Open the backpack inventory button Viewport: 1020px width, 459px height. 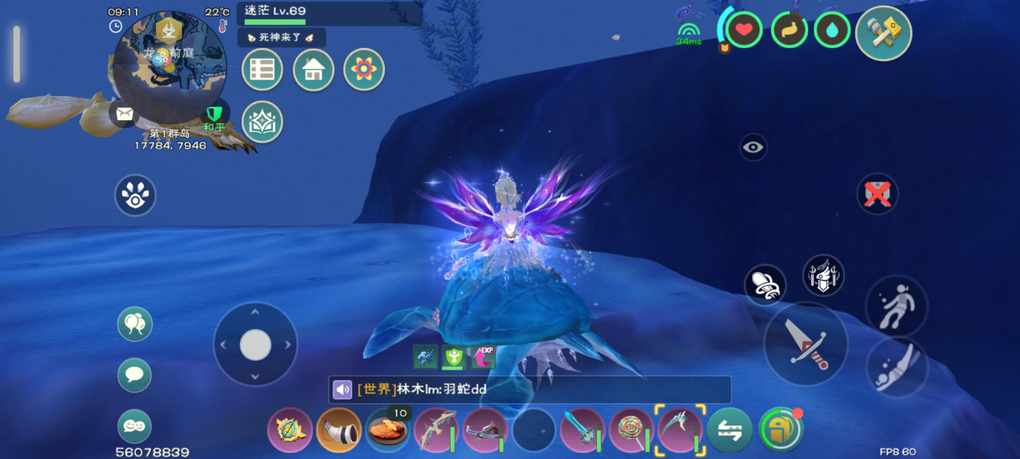(781, 430)
